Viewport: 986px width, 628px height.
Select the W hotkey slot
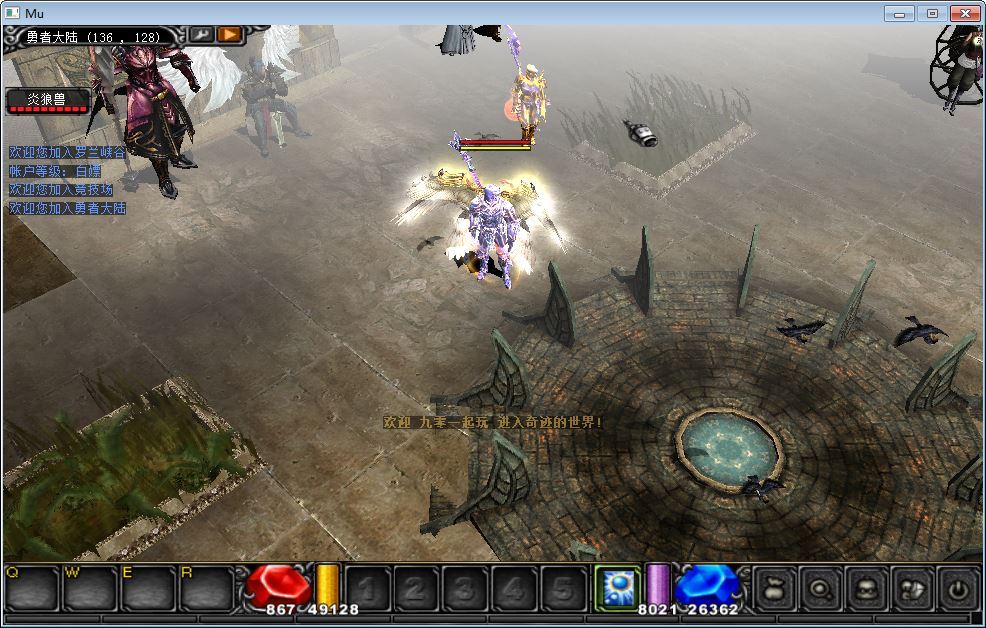90,588
